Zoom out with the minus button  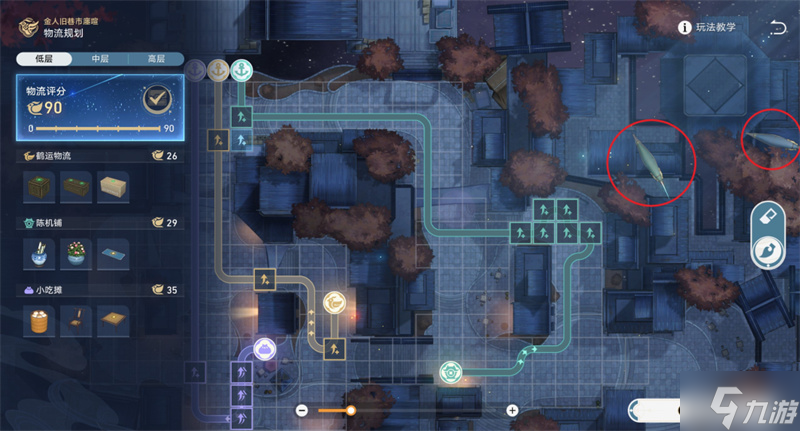302,410
